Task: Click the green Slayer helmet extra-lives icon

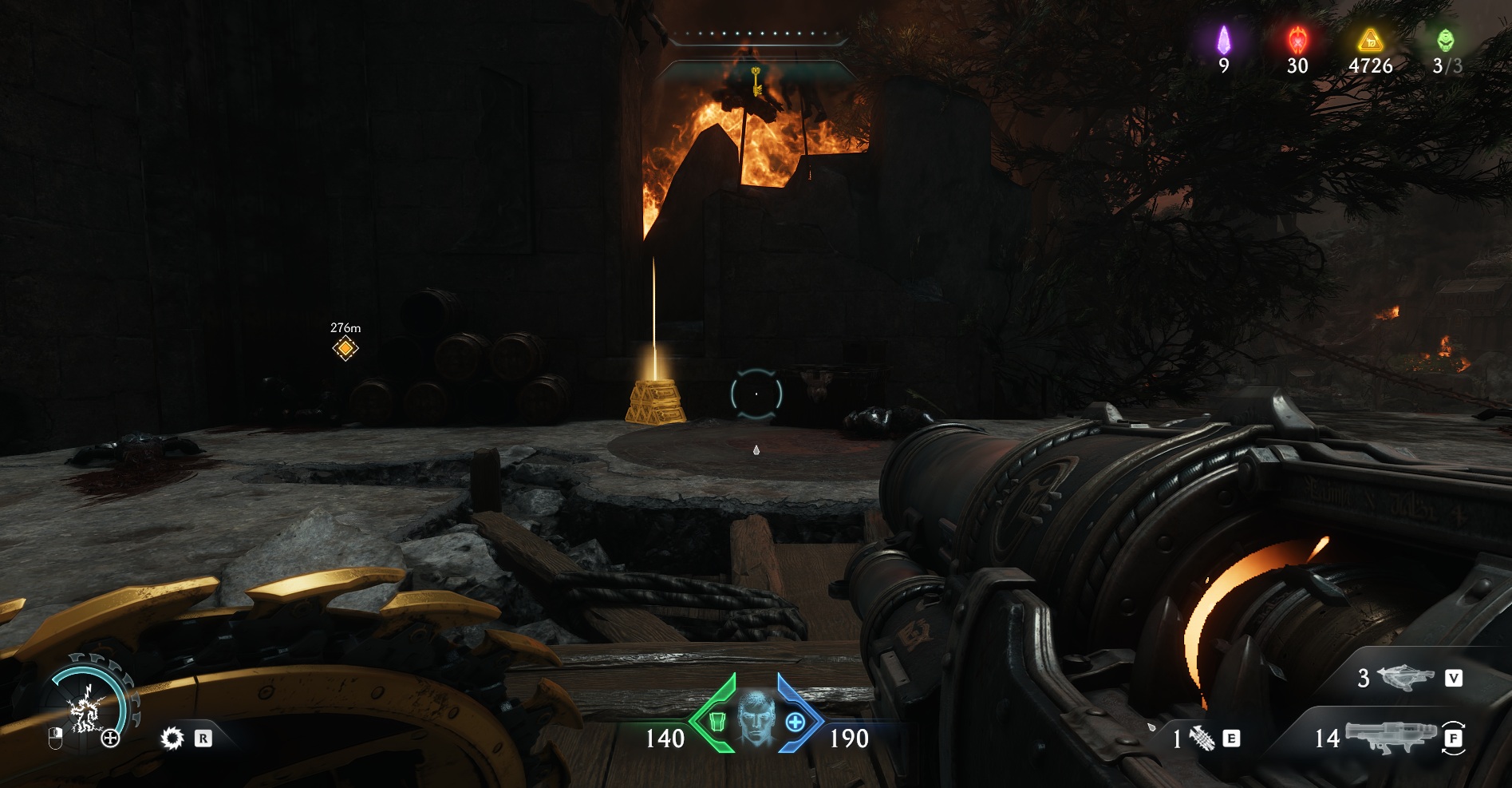Action: (x=1445, y=40)
